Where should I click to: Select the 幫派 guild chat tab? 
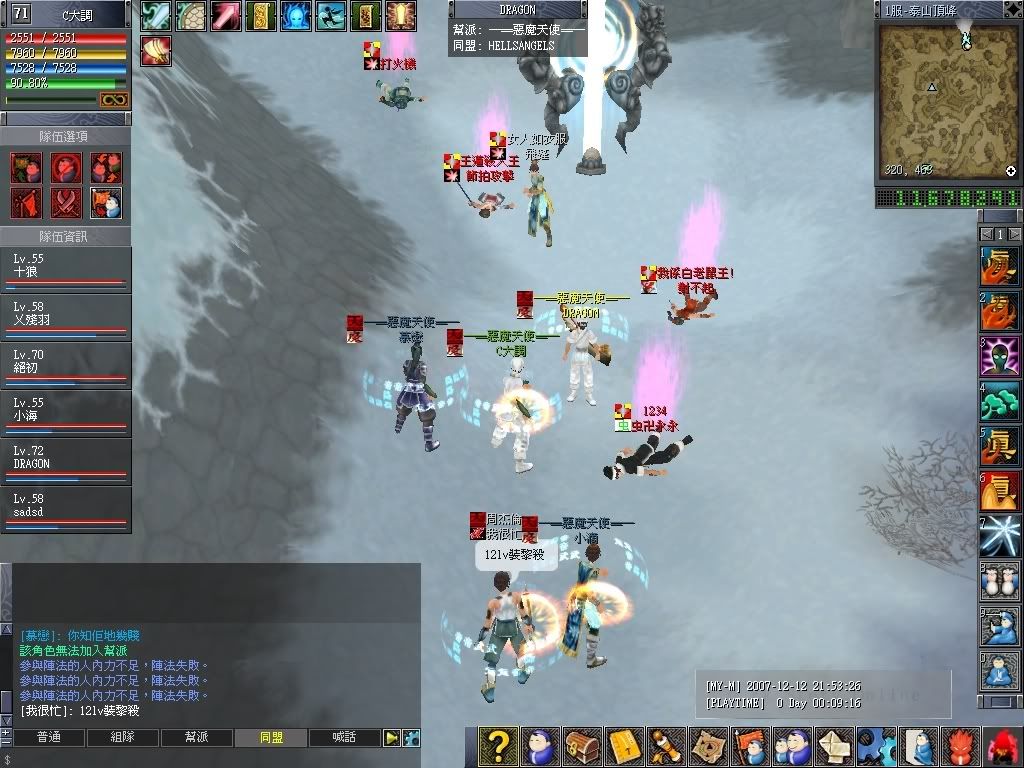196,738
